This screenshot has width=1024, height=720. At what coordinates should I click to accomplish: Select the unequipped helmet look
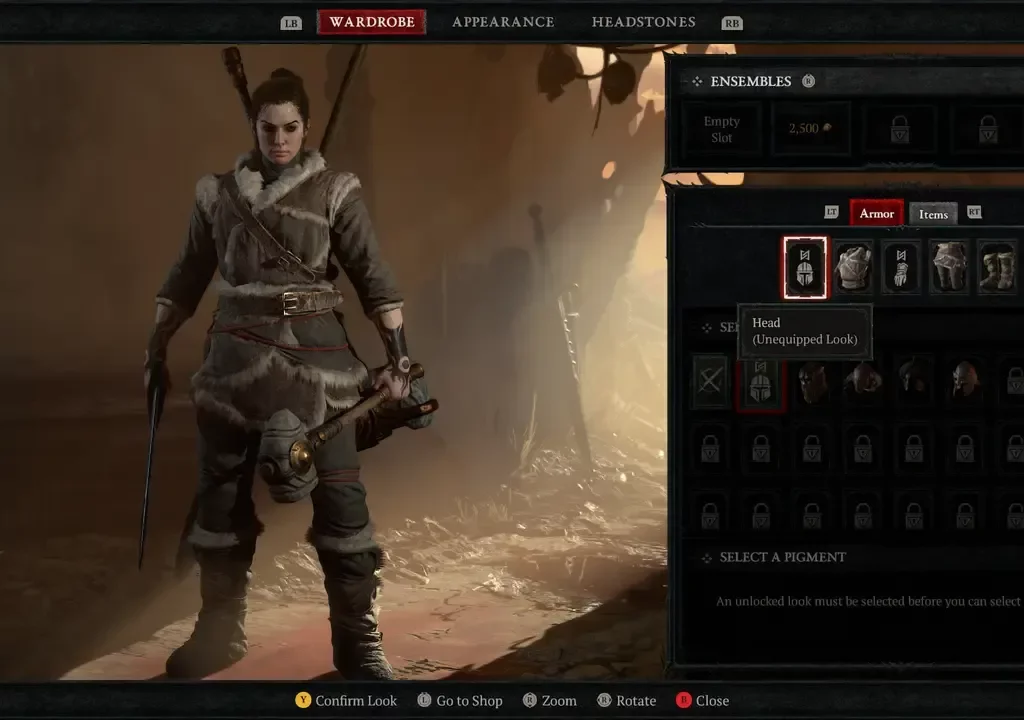[x=760, y=382]
